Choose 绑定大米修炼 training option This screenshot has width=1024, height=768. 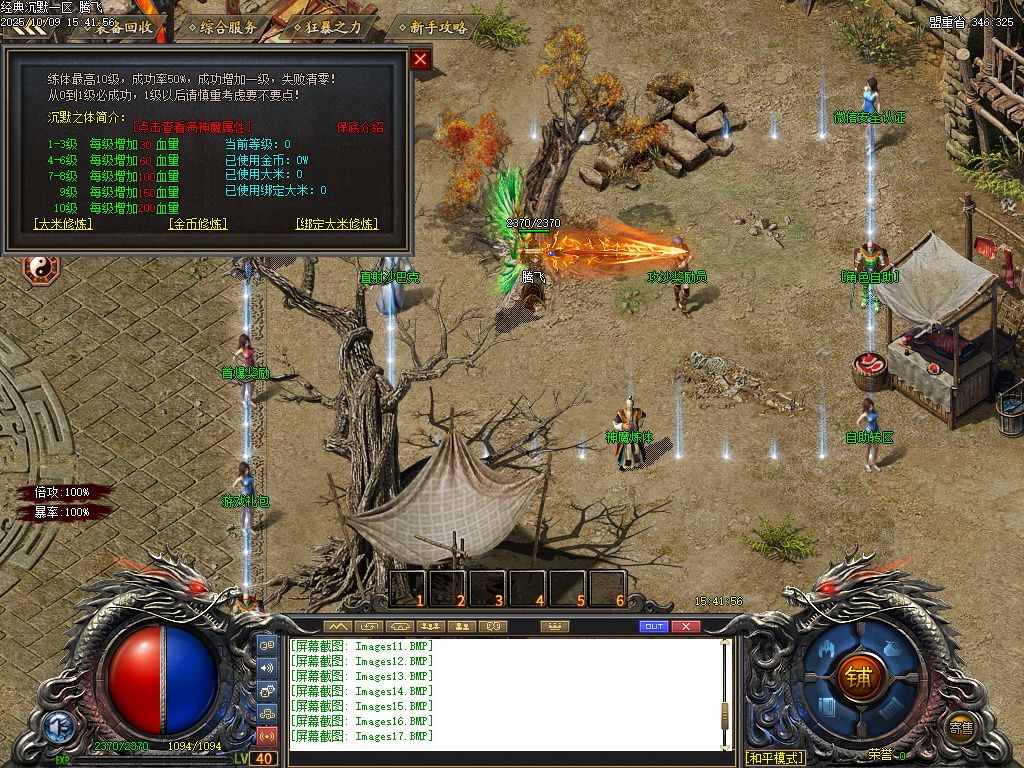[337, 224]
